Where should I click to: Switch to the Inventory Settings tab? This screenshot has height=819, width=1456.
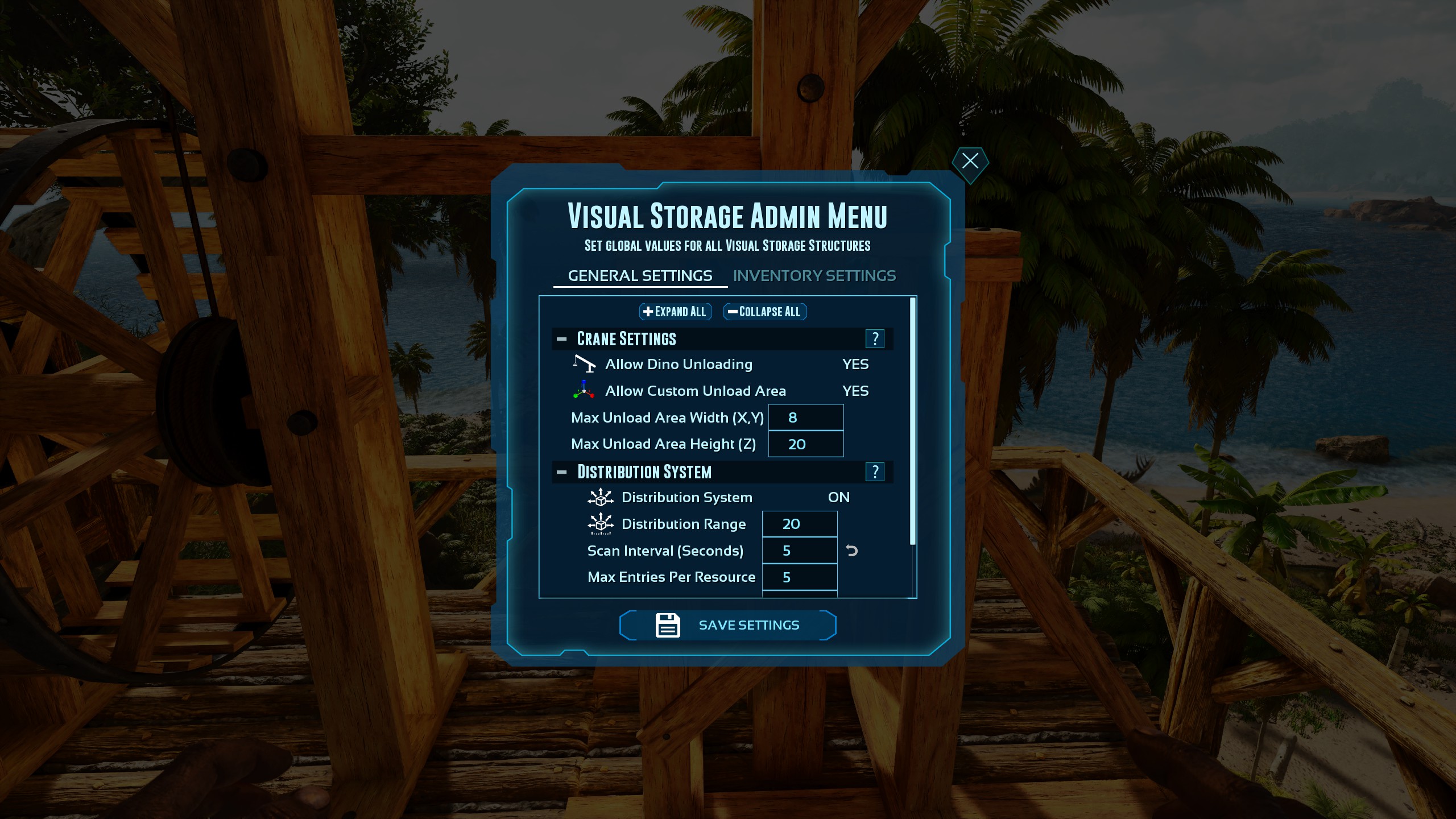[815, 275]
